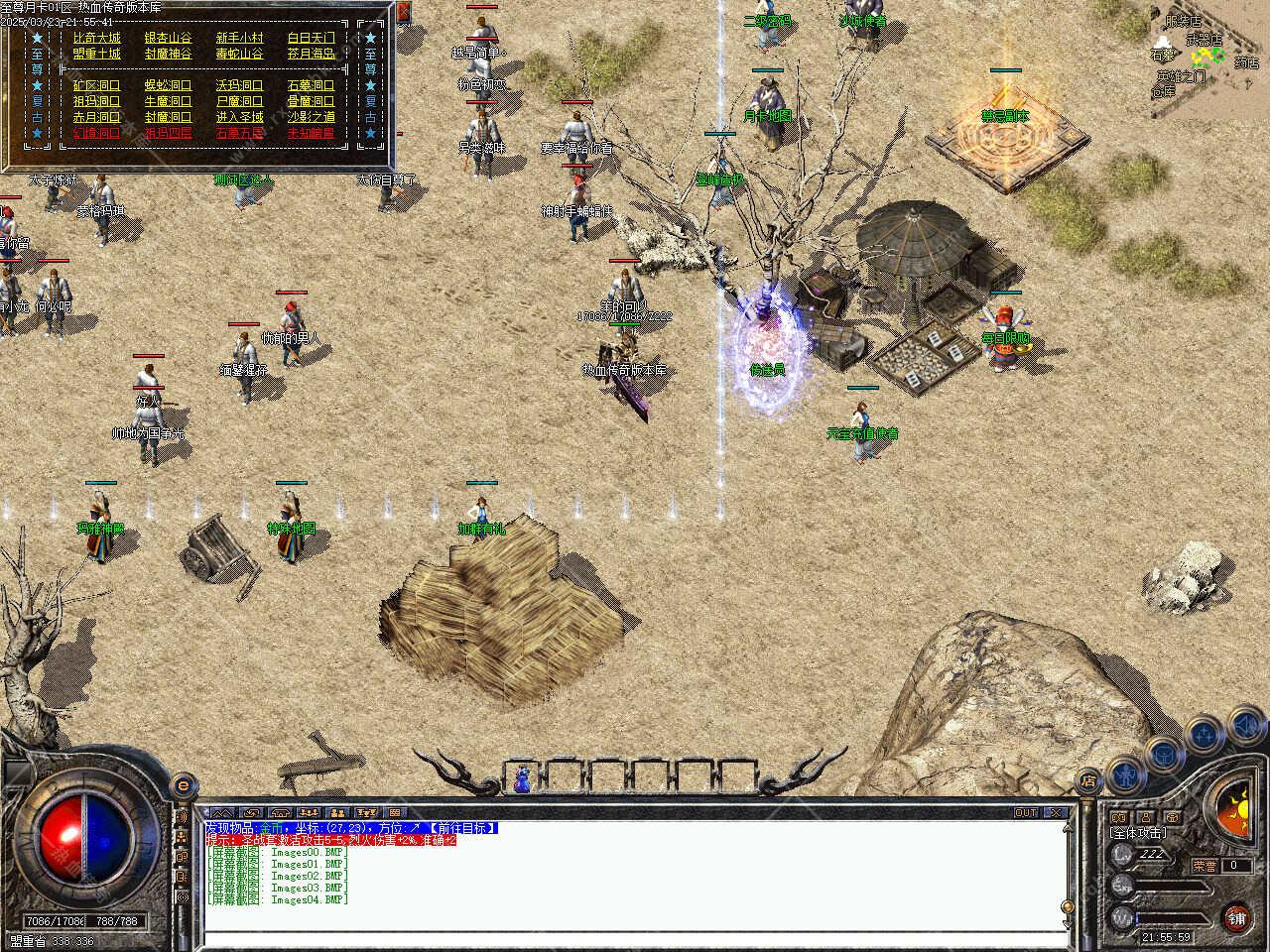Teleport to 比奇大城 in the list
The width and height of the screenshot is (1270, 952).
pos(96,38)
